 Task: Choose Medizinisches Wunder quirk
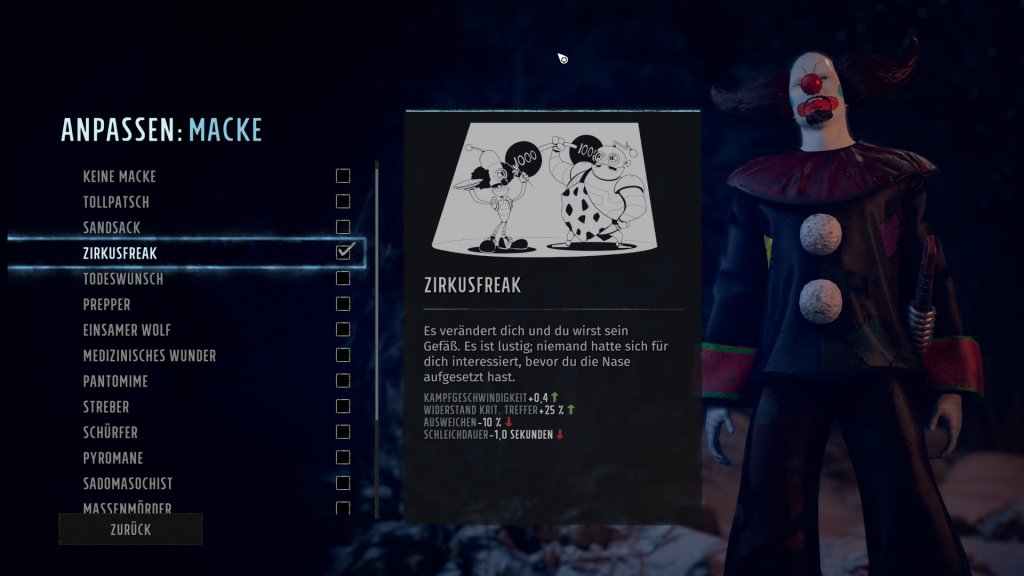click(x=149, y=356)
